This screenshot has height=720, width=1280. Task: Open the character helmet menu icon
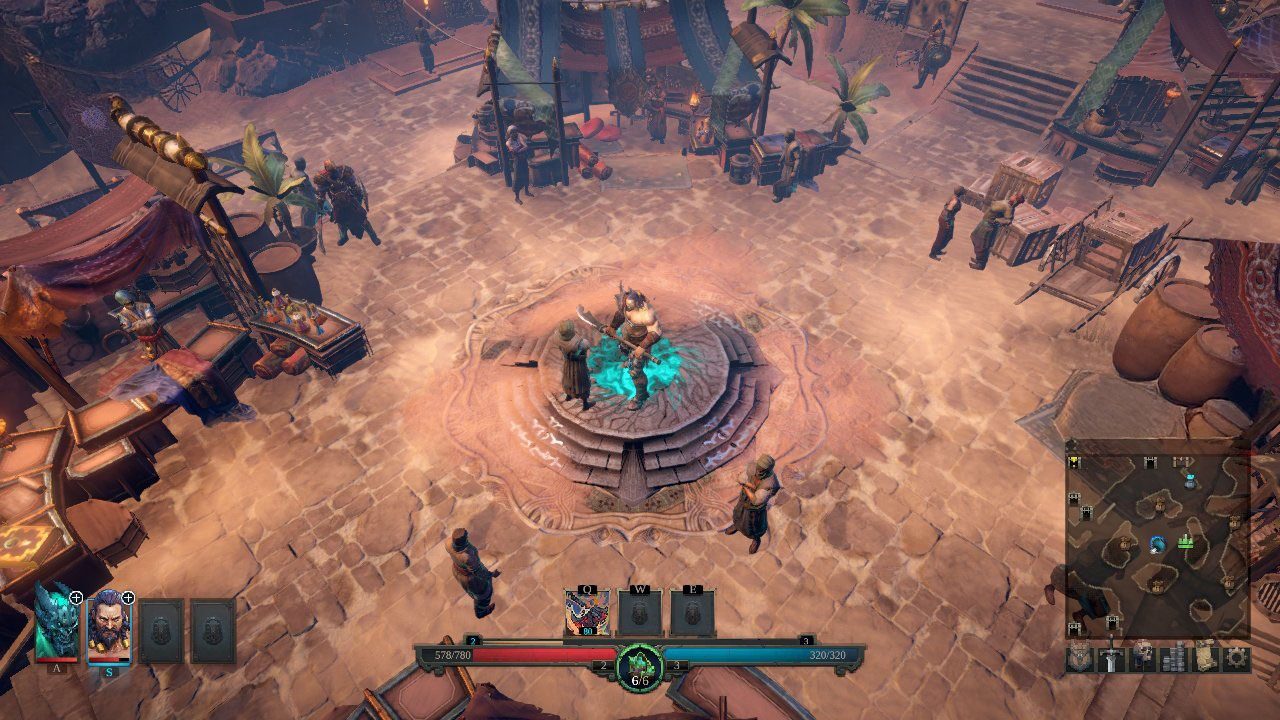tap(1081, 658)
